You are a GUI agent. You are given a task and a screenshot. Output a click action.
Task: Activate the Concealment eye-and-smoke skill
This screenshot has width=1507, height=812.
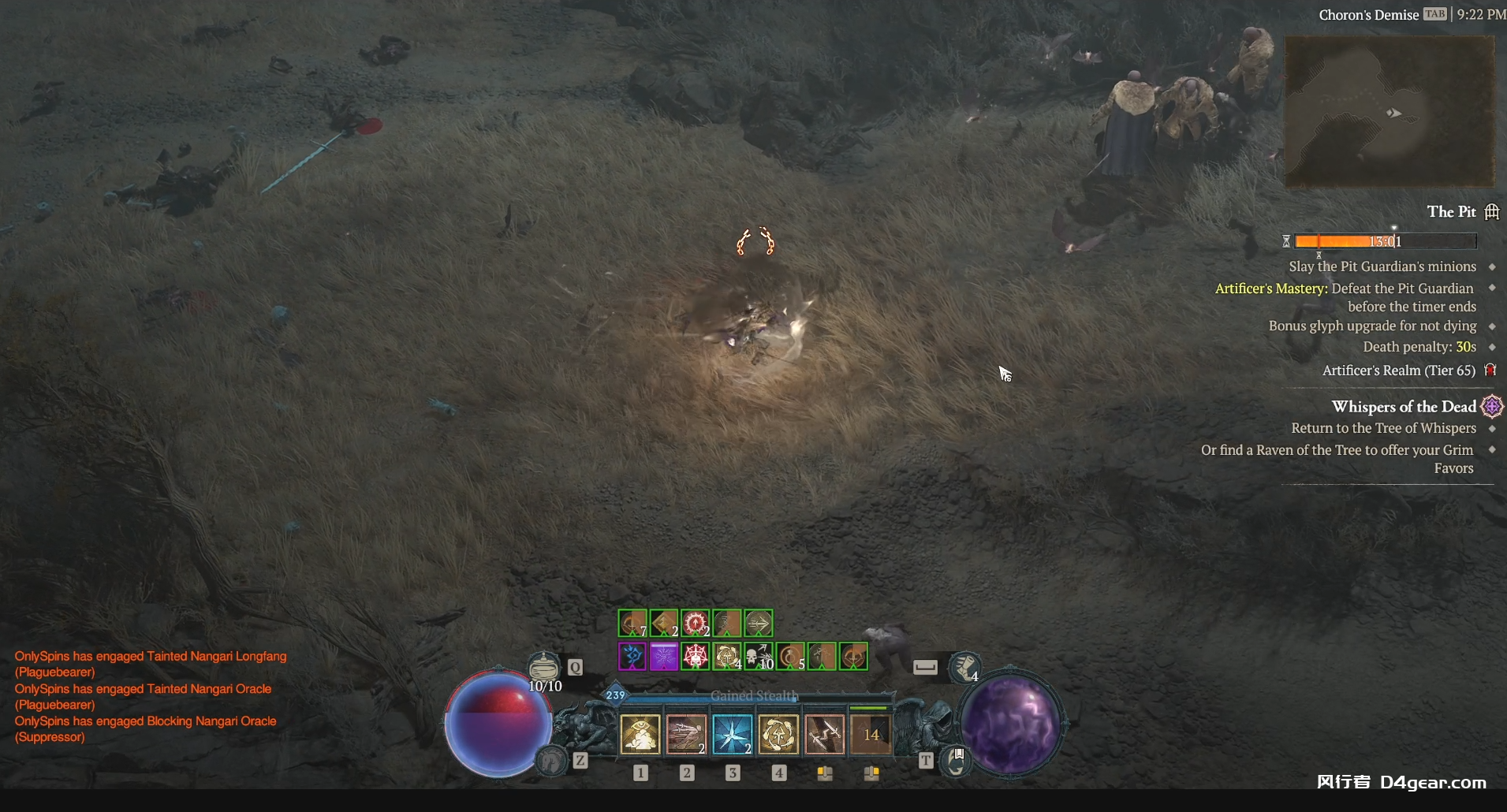pyautogui.click(x=640, y=735)
